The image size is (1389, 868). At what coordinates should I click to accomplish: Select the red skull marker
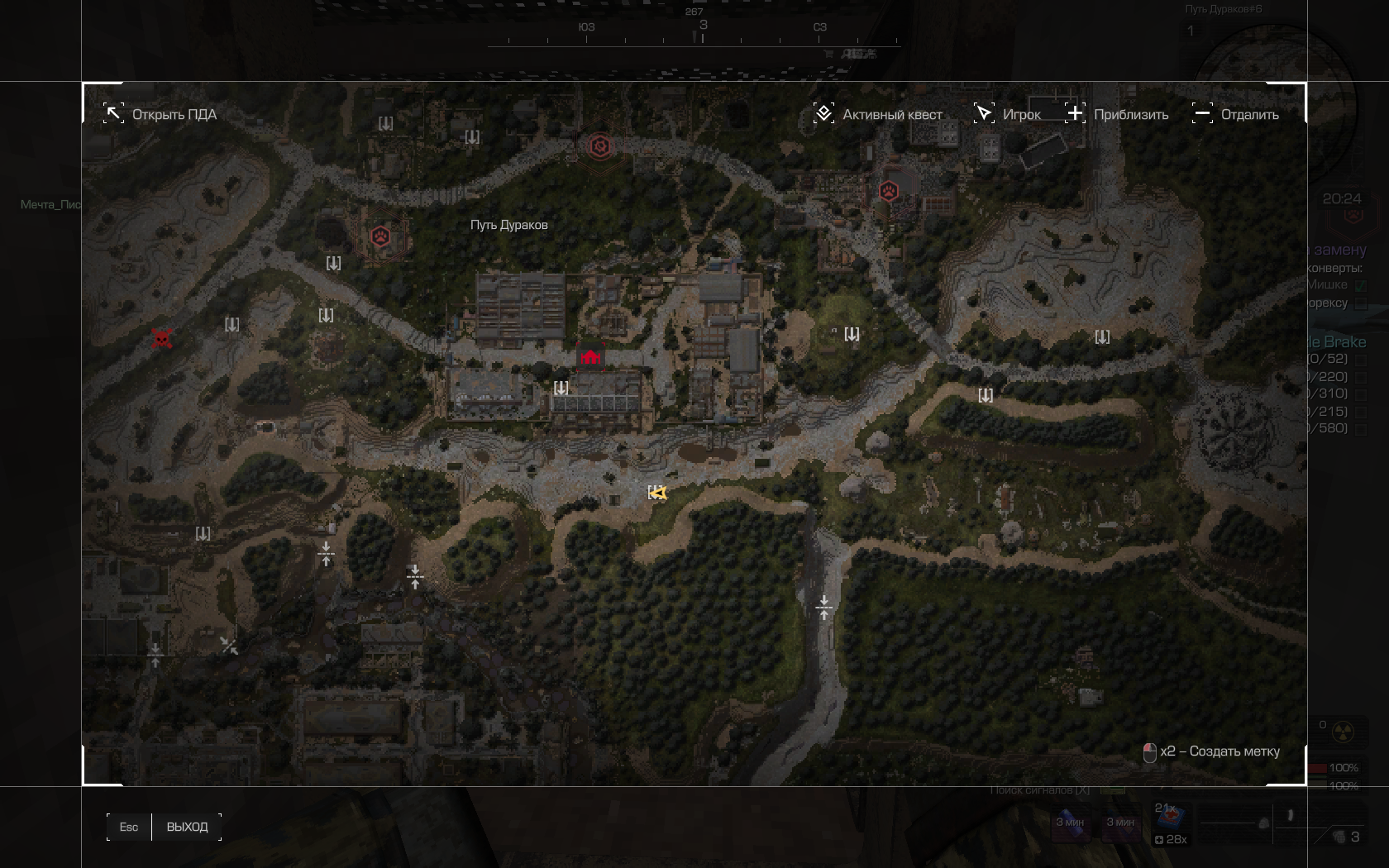click(x=162, y=338)
